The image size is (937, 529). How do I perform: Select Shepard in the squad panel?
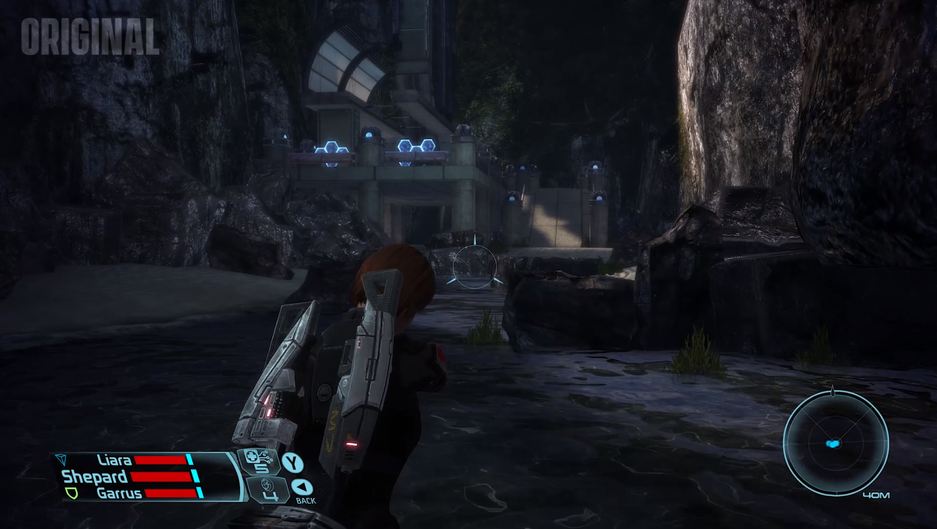pos(94,477)
